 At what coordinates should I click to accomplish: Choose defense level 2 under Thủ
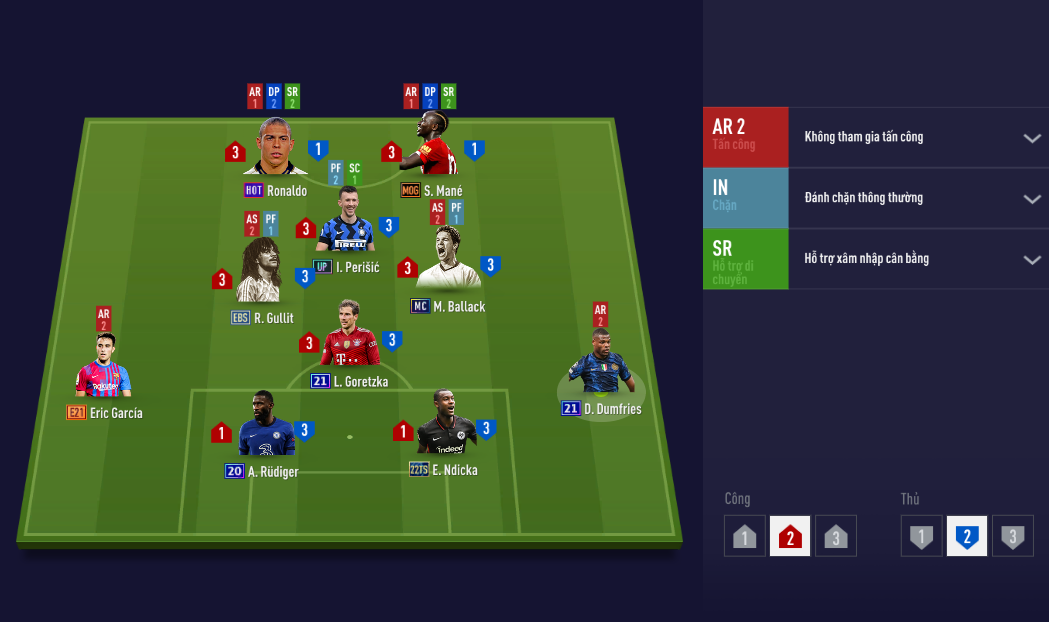(x=967, y=537)
